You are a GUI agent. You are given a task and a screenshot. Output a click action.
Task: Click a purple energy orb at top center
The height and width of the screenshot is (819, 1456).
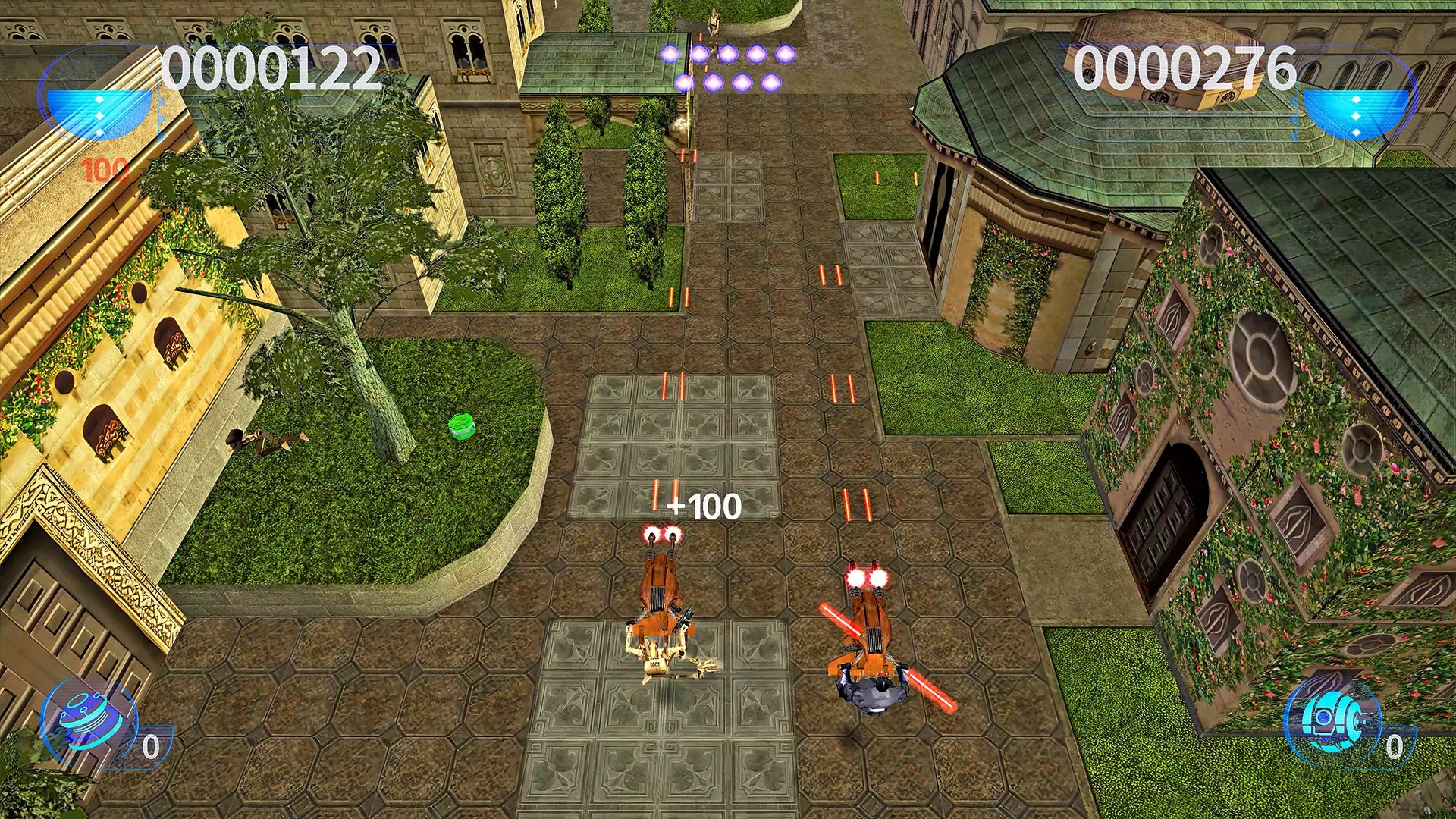point(728,53)
